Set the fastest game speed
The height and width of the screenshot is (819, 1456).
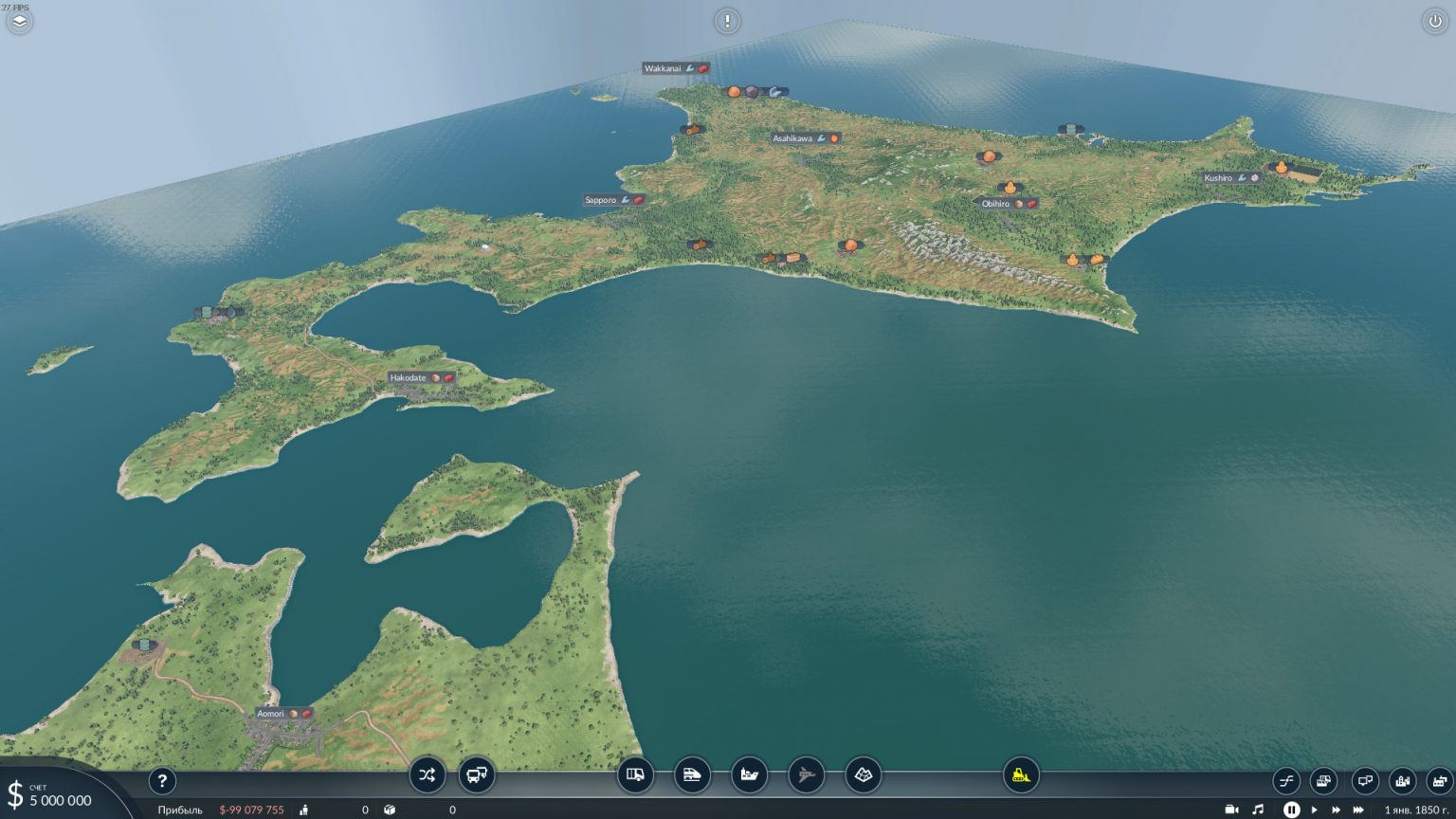coord(1357,809)
